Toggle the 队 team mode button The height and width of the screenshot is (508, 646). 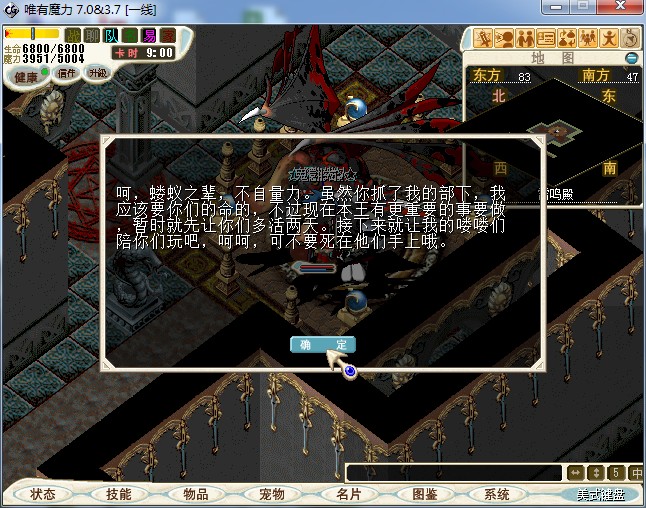point(111,36)
